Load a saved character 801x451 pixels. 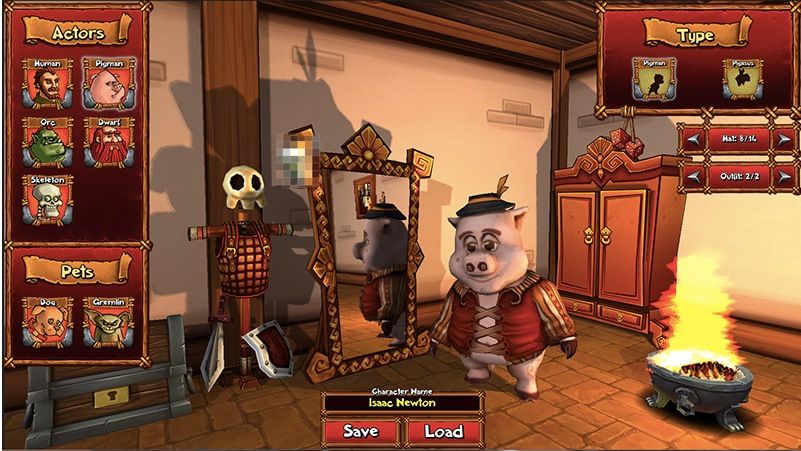pos(444,432)
